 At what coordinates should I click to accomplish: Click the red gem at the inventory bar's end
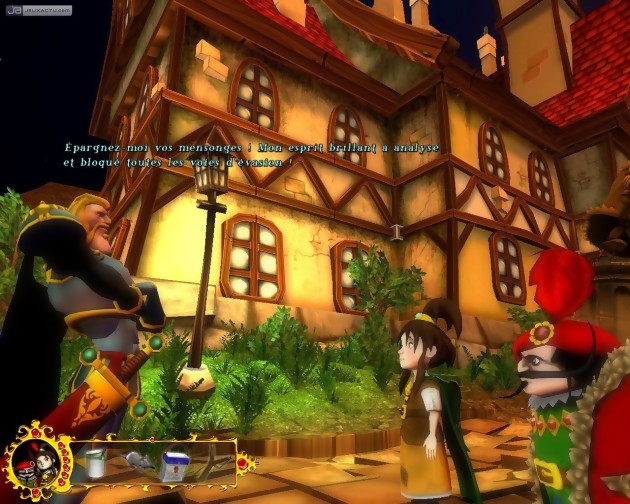[x=242, y=462]
